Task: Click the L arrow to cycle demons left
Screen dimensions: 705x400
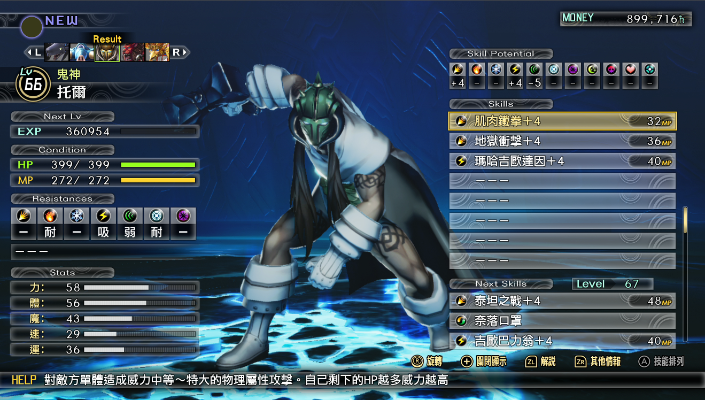Action: pyautogui.click(x=36, y=52)
